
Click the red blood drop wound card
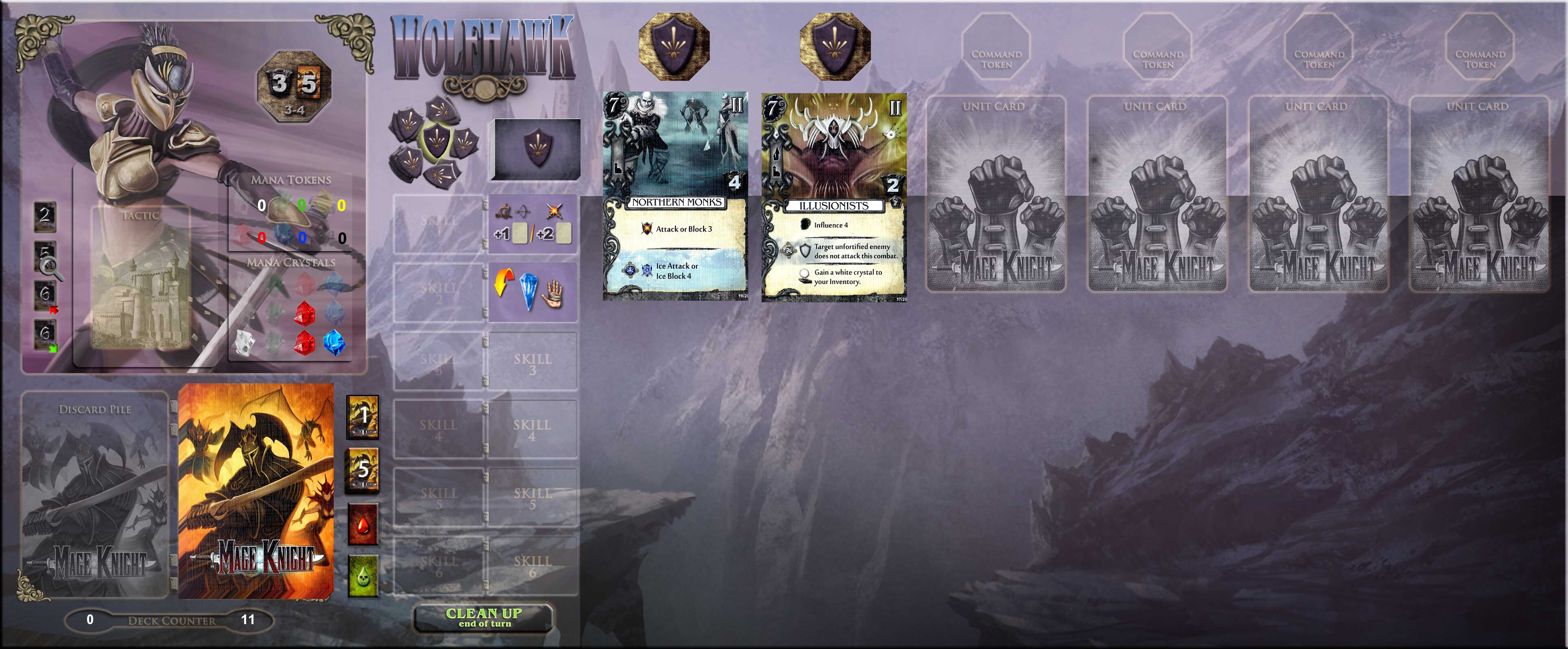tap(363, 524)
